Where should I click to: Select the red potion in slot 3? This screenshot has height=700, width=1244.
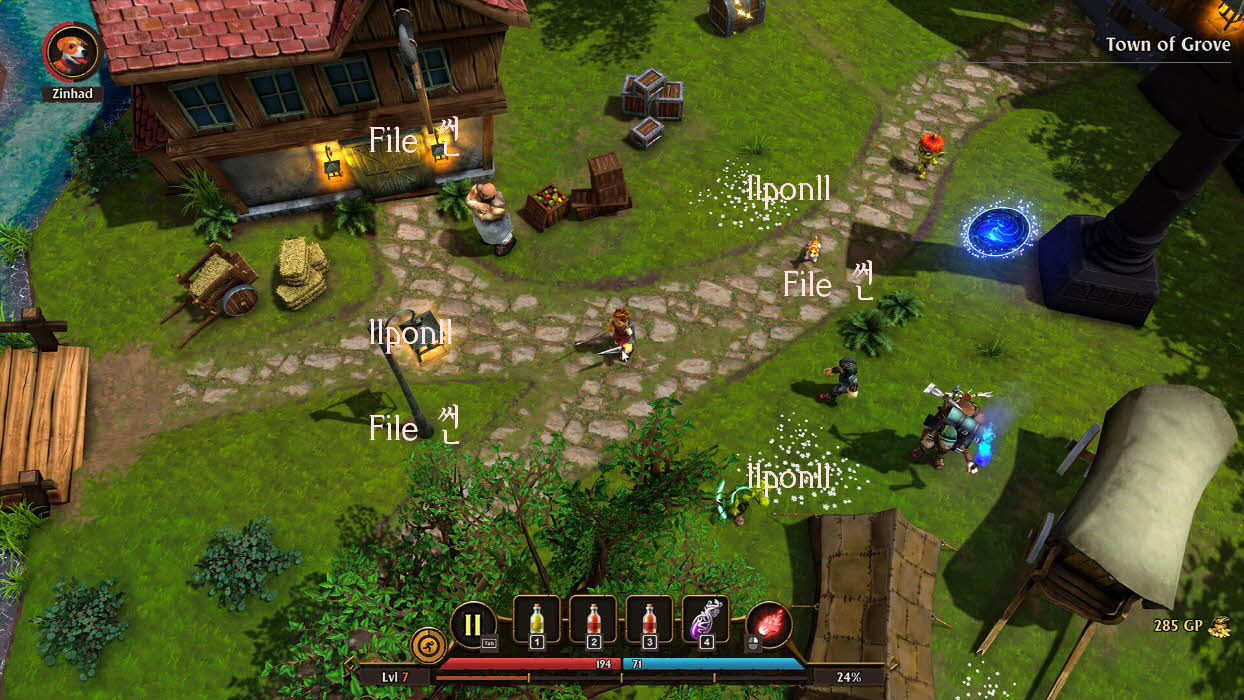pyautogui.click(x=650, y=620)
